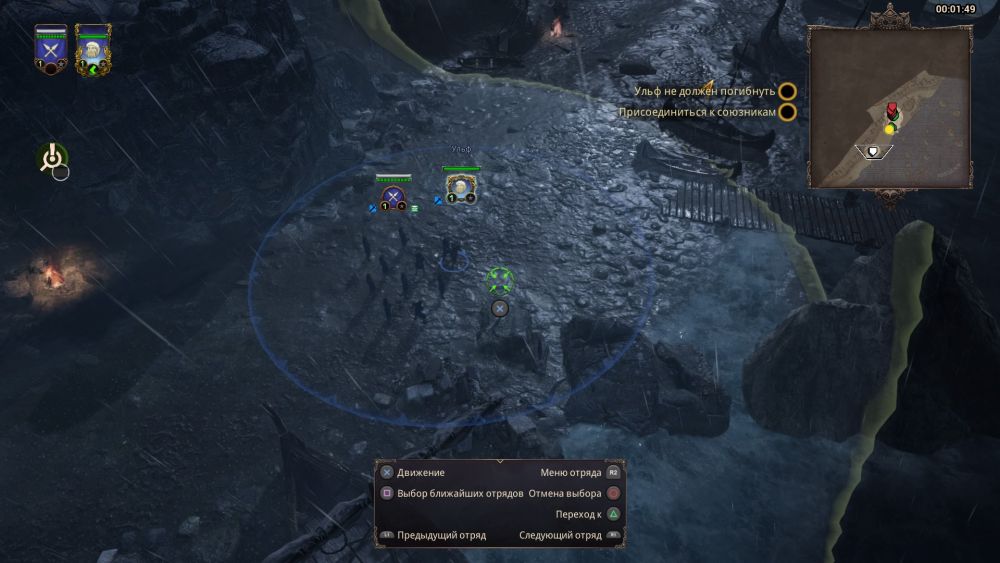Click the yellow dot on the minimap
1000x563 pixels.
(889, 129)
